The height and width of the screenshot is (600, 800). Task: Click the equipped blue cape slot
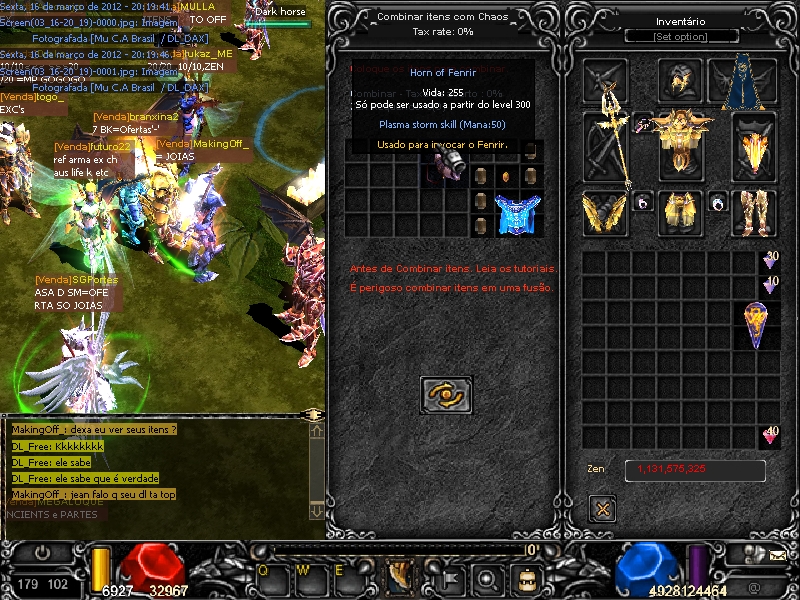(x=750, y=82)
